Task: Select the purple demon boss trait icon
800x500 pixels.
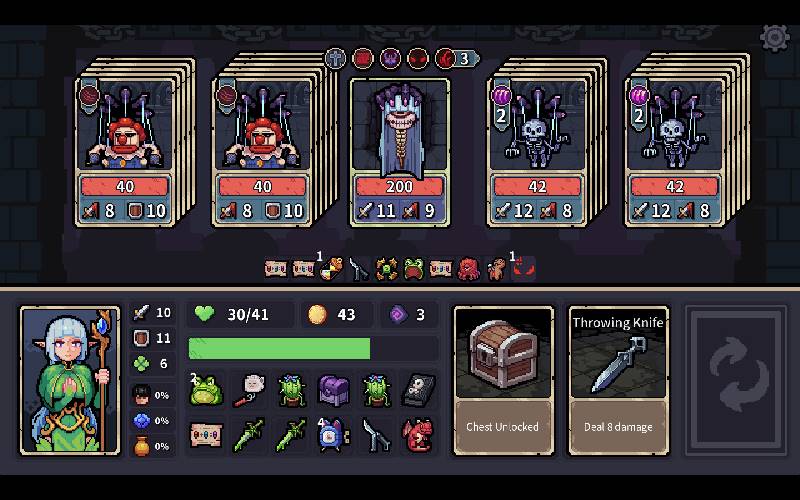Action: pos(390,58)
